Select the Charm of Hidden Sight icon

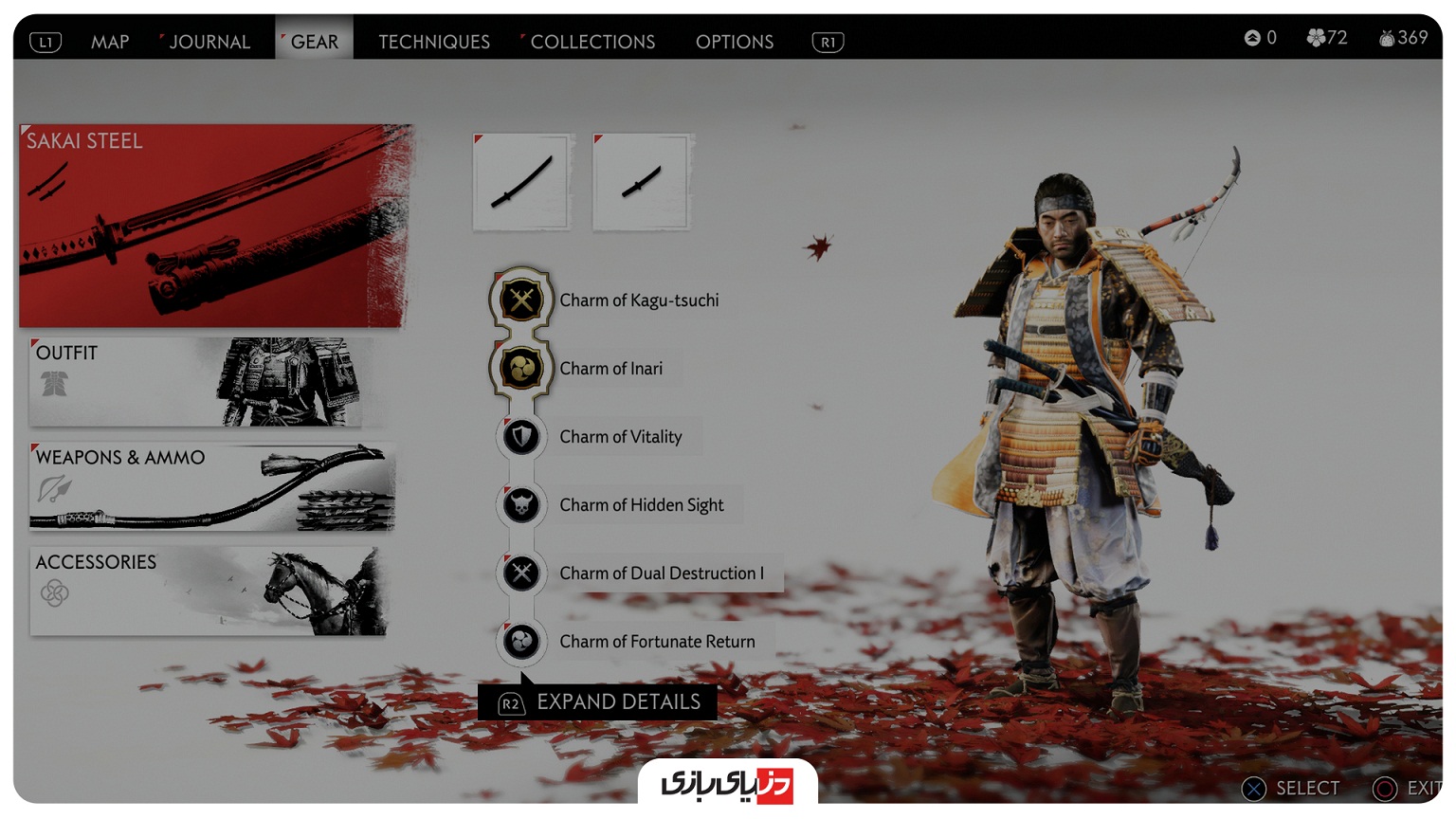click(520, 504)
